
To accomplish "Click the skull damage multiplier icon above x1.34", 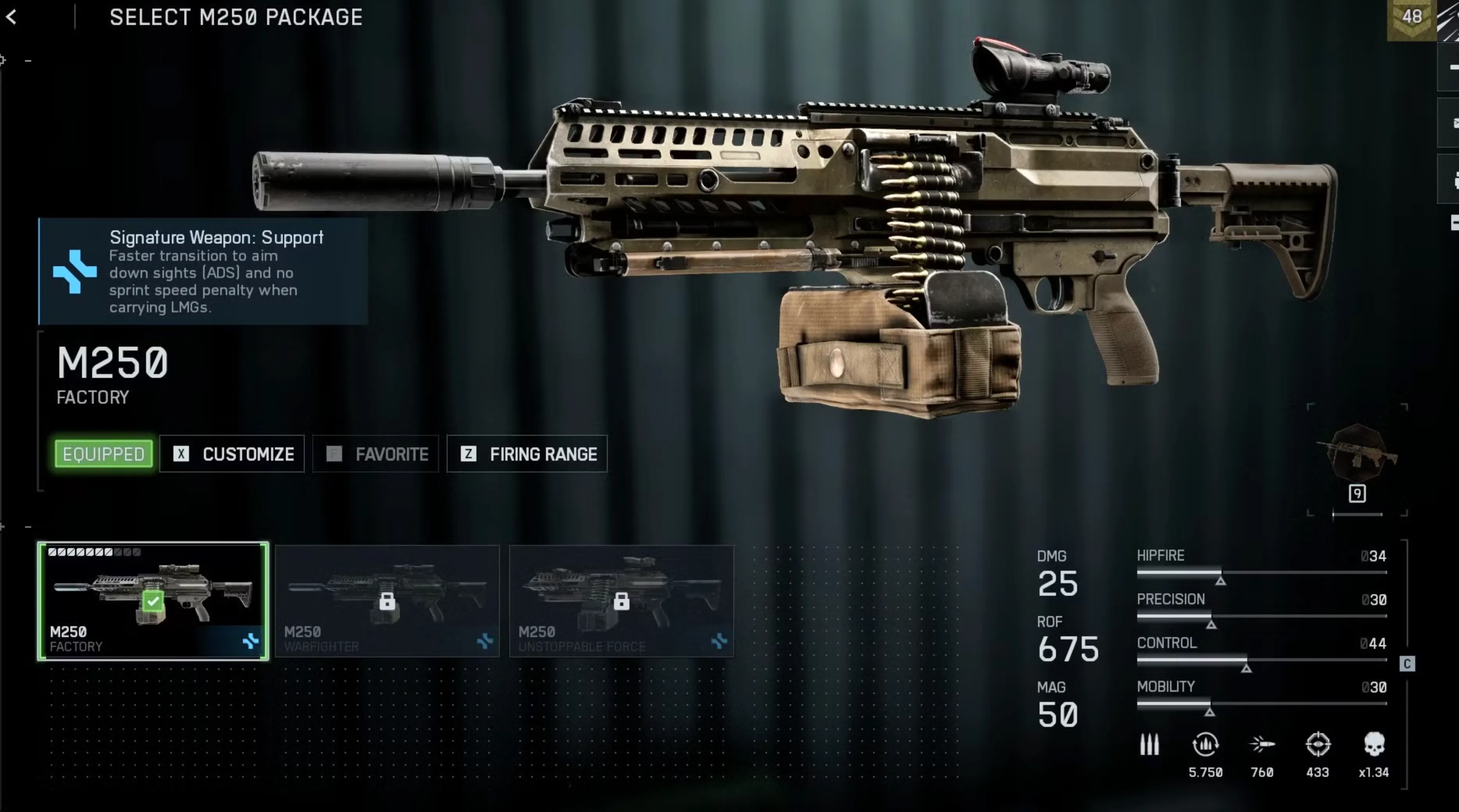I will click(x=1373, y=745).
